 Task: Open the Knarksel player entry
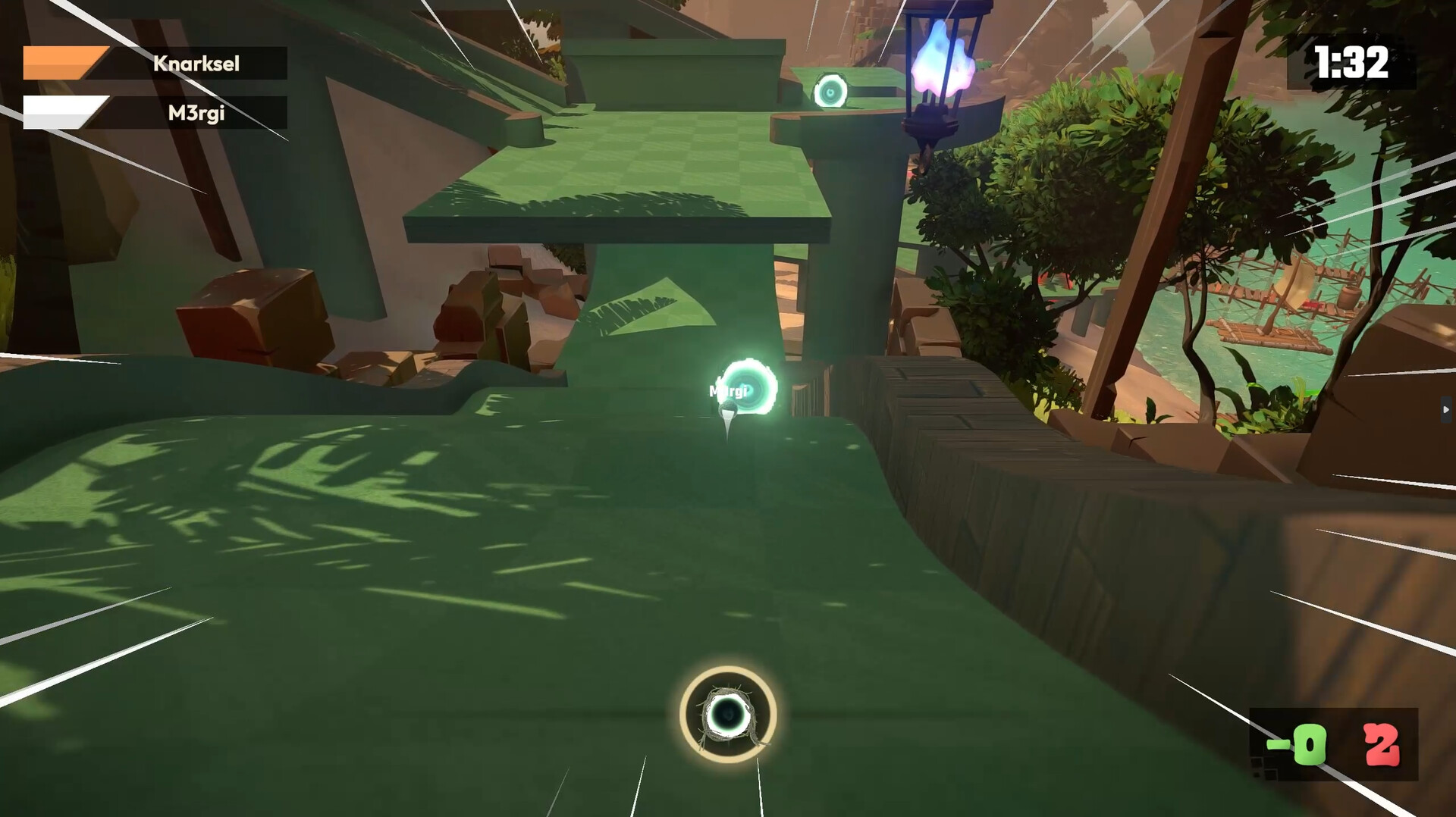coord(196,63)
